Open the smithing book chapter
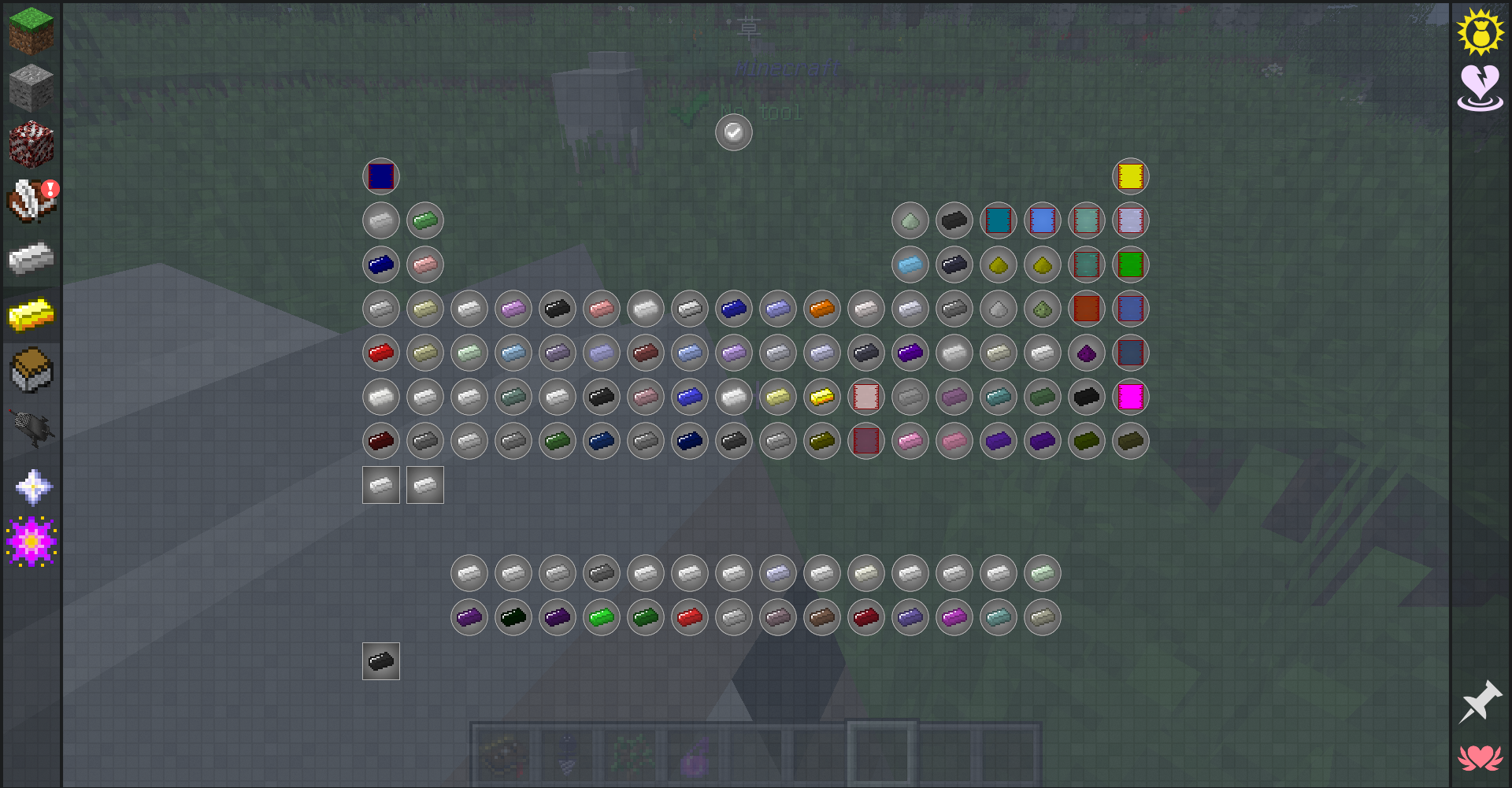Viewport: 1512px width, 788px height. click(x=30, y=370)
